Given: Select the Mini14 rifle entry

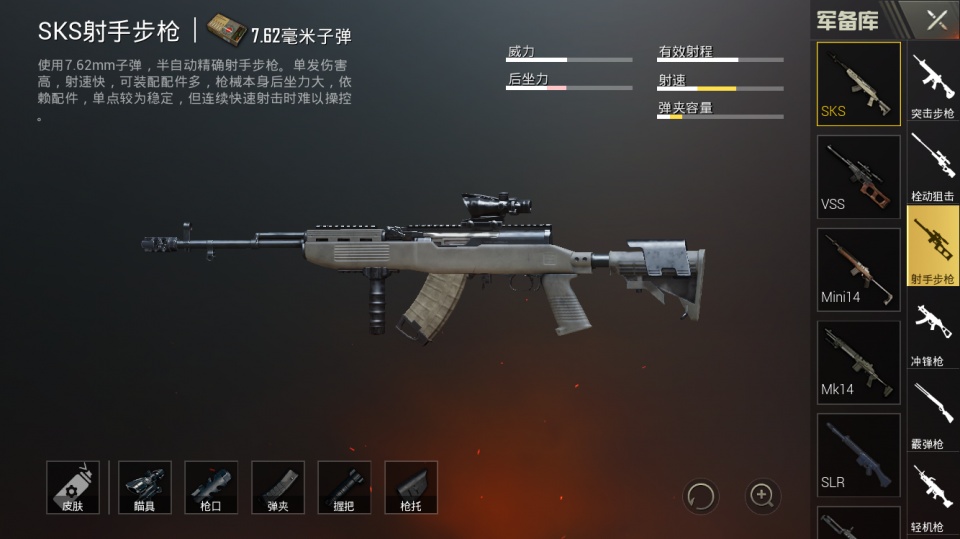Looking at the screenshot, I should tap(858, 269).
